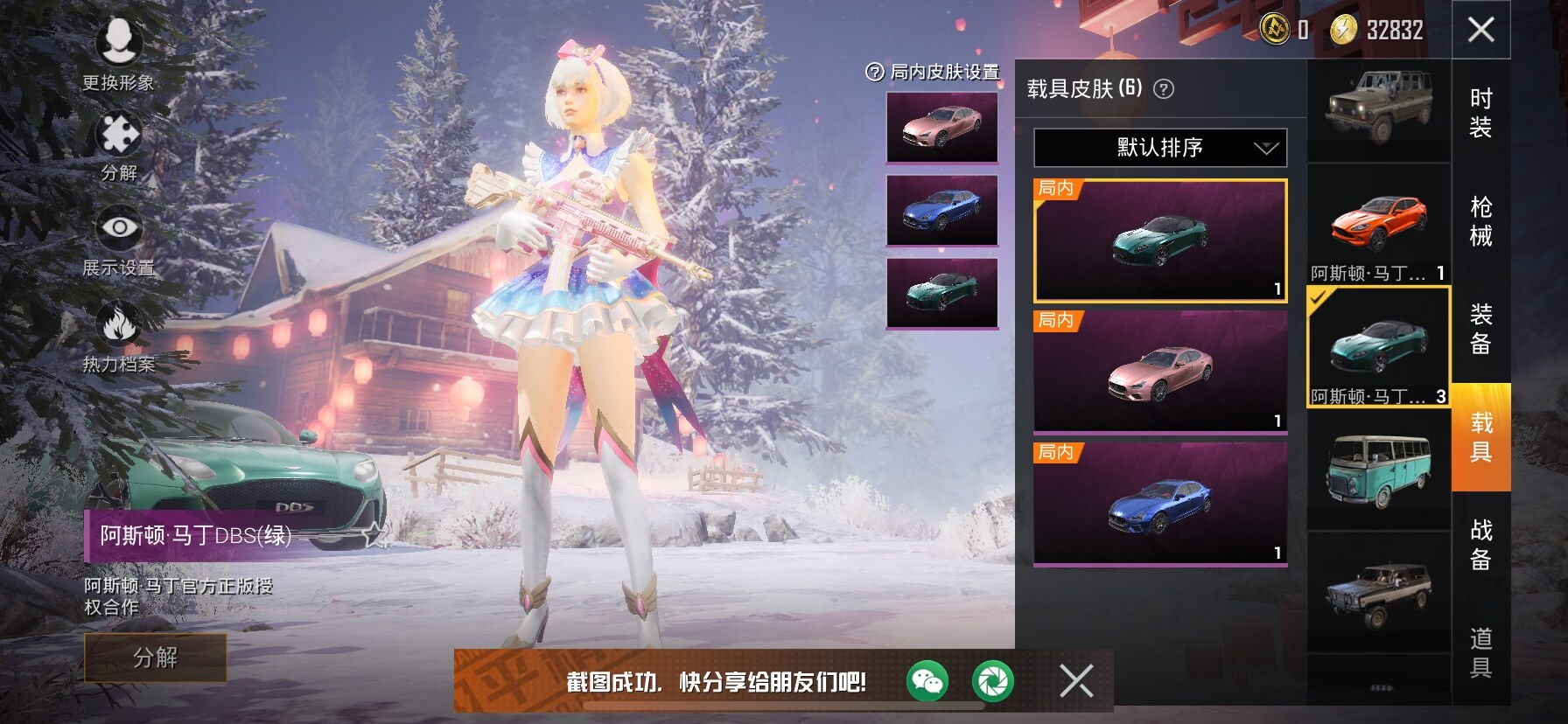Open the 默认排序 sorting dropdown
This screenshot has height=724, width=1568.
[1160, 148]
